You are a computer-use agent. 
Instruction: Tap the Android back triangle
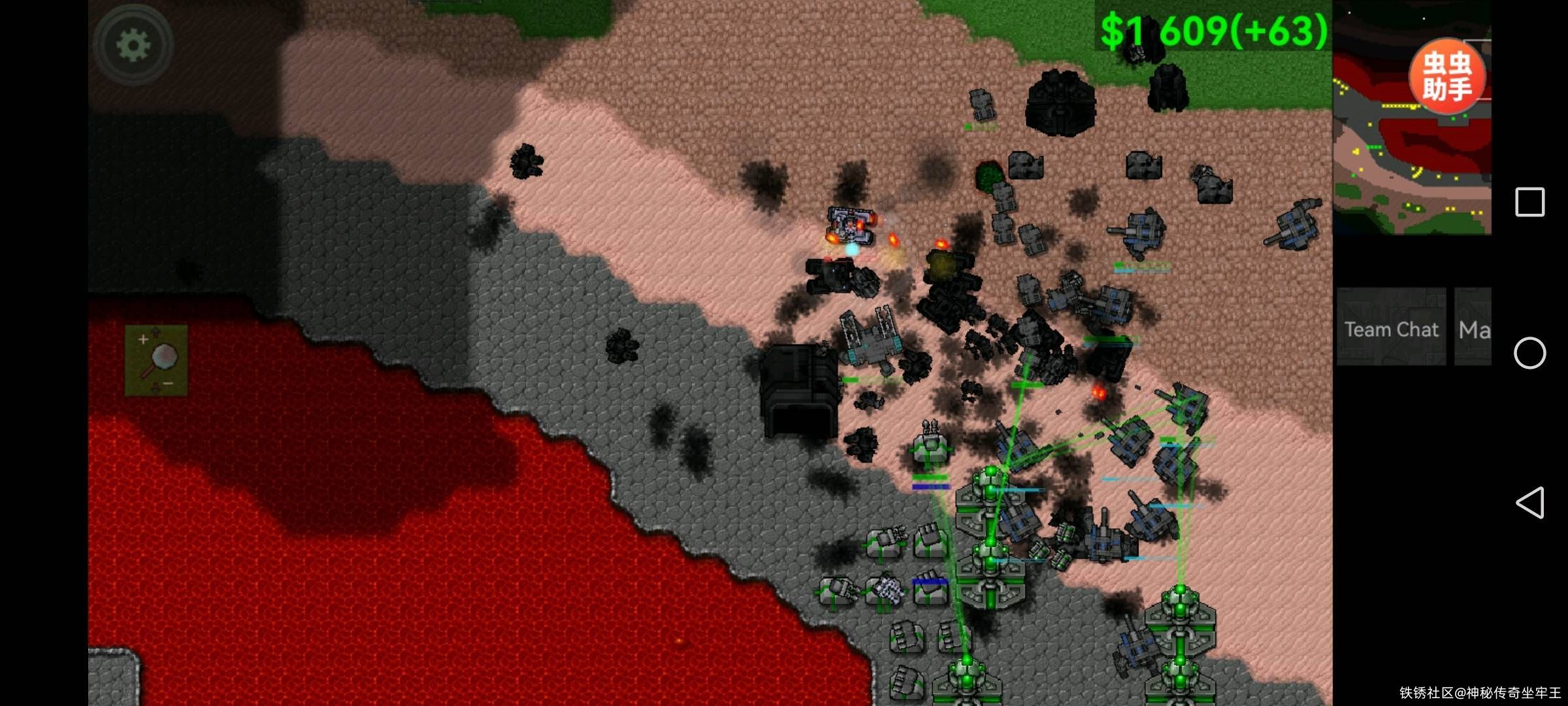[1529, 503]
